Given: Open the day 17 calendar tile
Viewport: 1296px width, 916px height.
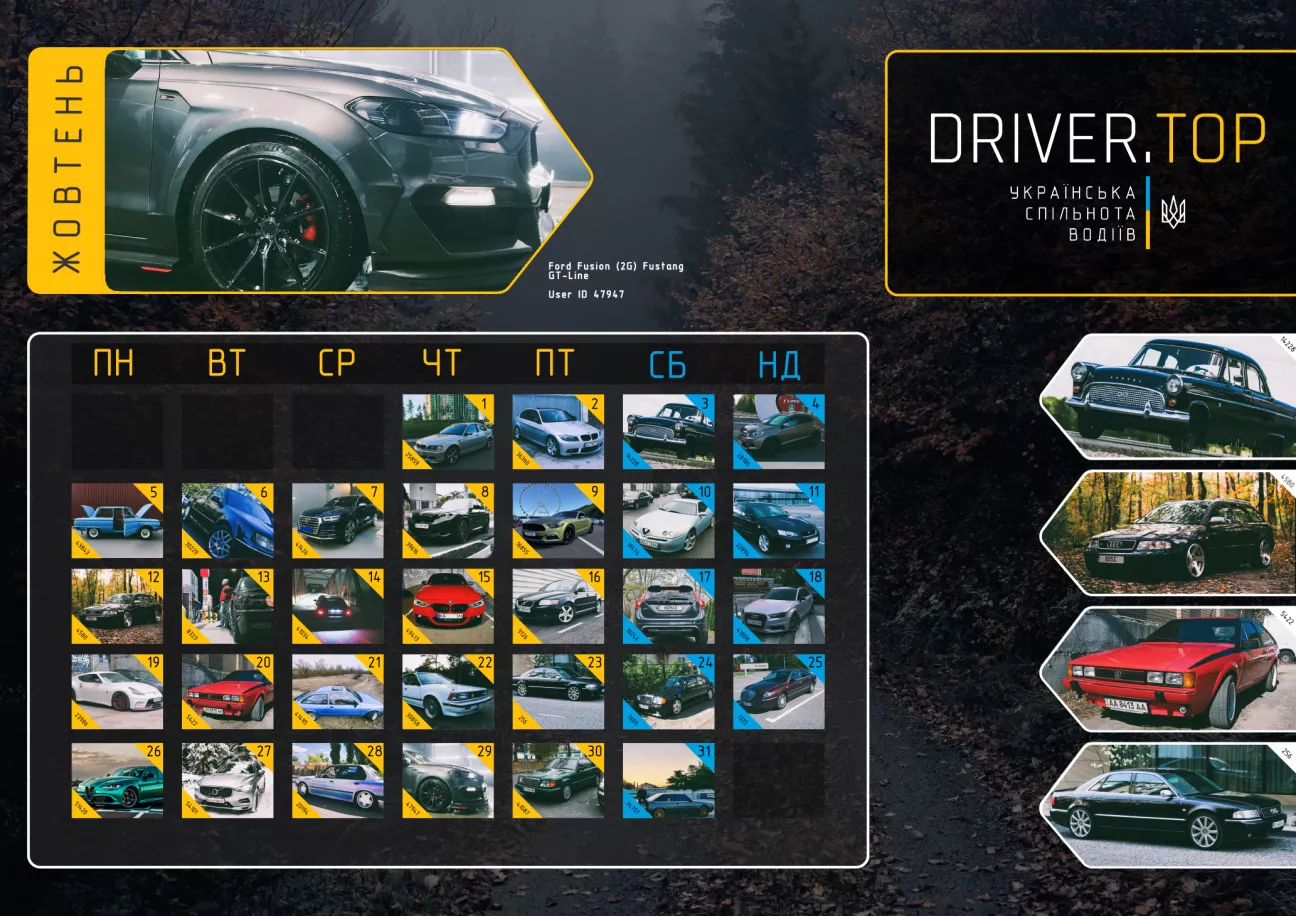Looking at the screenshot, I should click(x=668, y=606).
